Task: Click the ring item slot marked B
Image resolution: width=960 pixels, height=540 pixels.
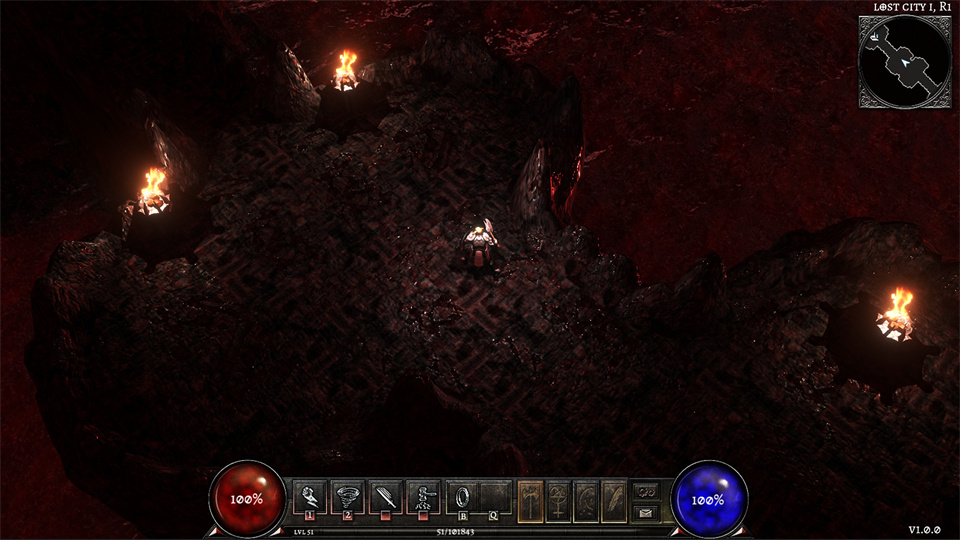Action: 464,496
